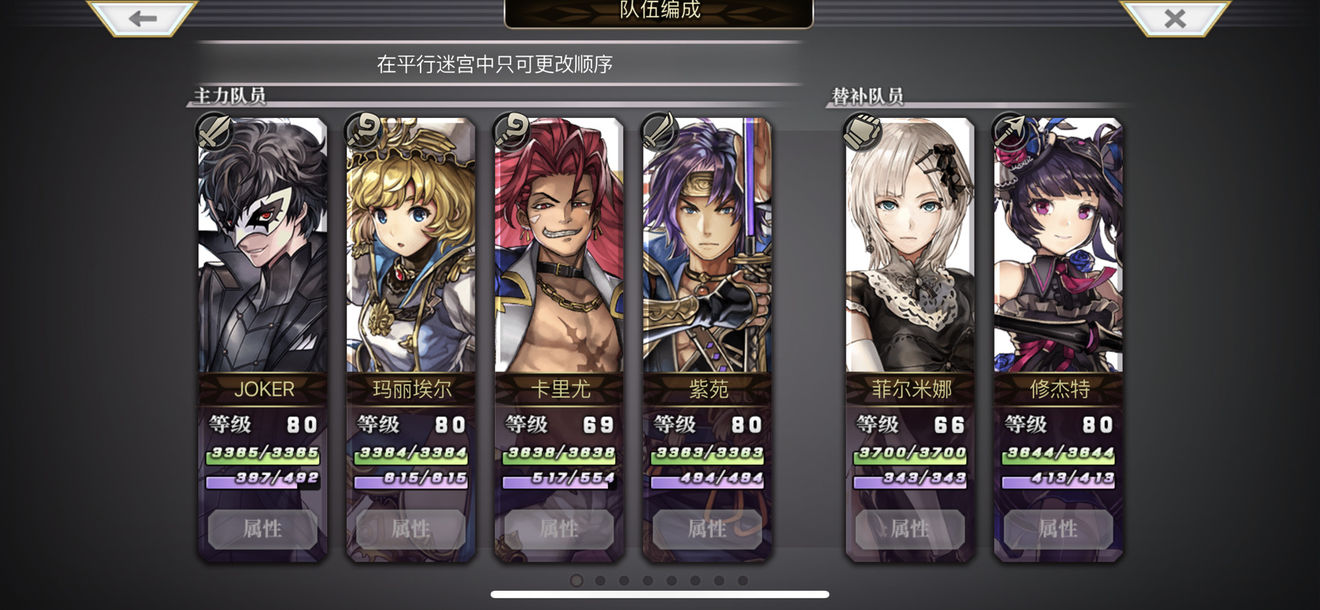Pick the 紫苑 character card
The image size is (1320, 610).
click(707, 250)
